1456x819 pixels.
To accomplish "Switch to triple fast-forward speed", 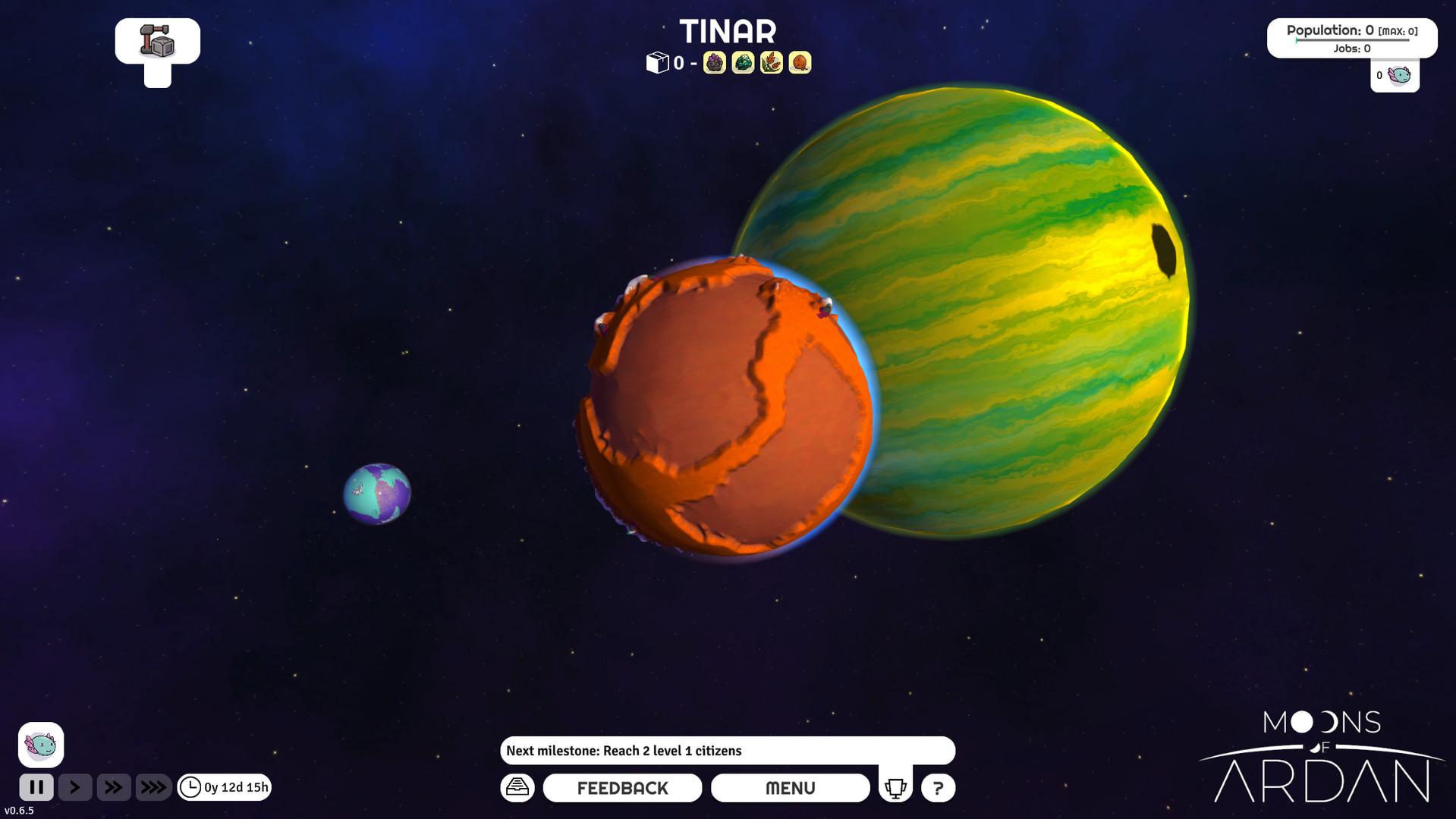I will pos(153,787).
